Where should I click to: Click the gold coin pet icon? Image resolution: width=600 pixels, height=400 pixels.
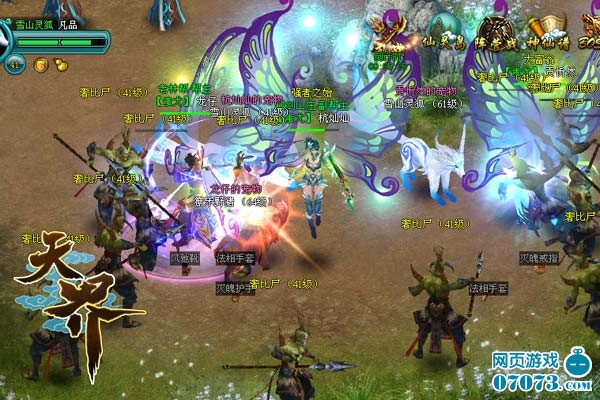coord(41,65)
